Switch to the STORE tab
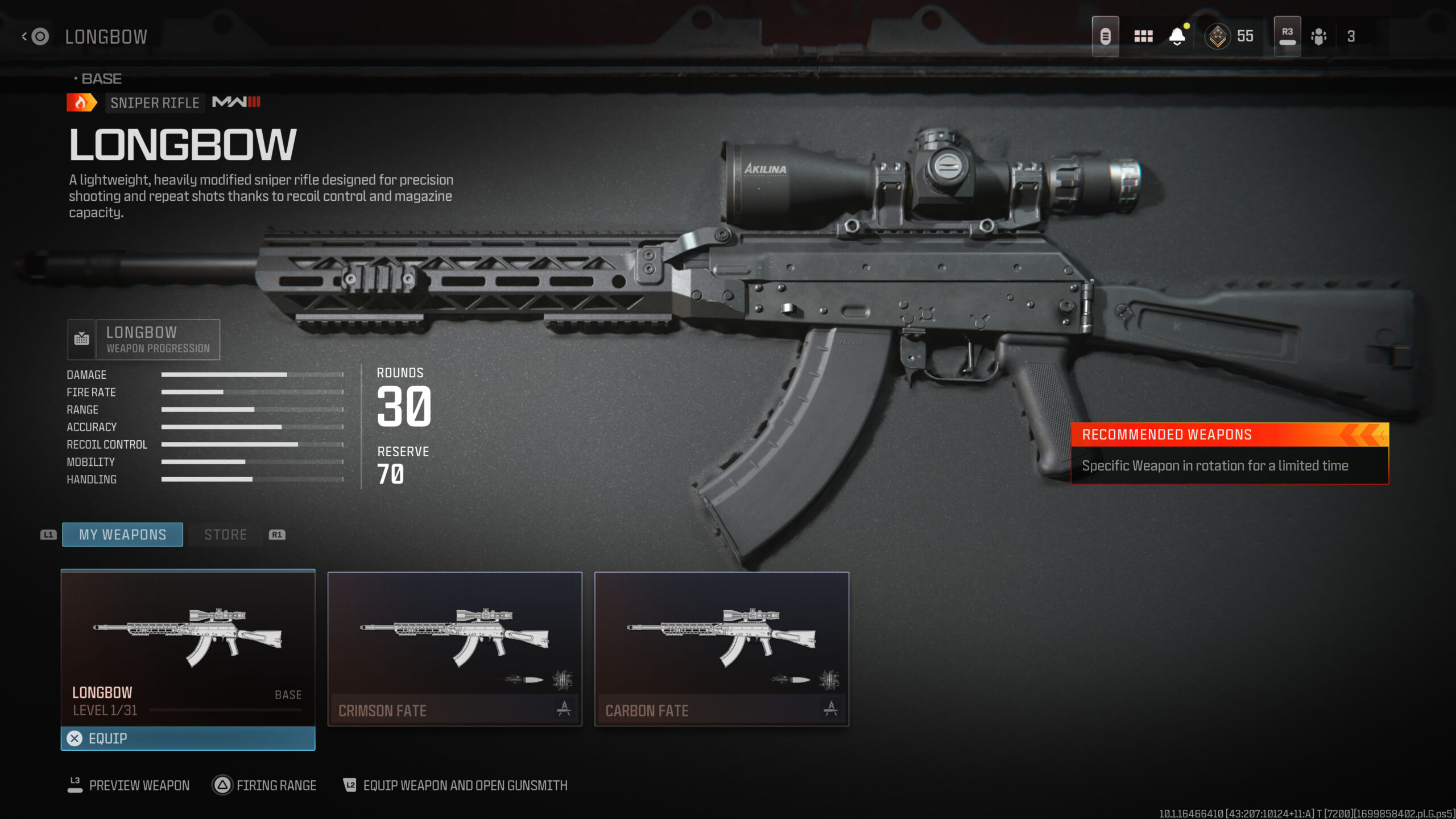Screen dimensions: 1456x819 (225, 534)
